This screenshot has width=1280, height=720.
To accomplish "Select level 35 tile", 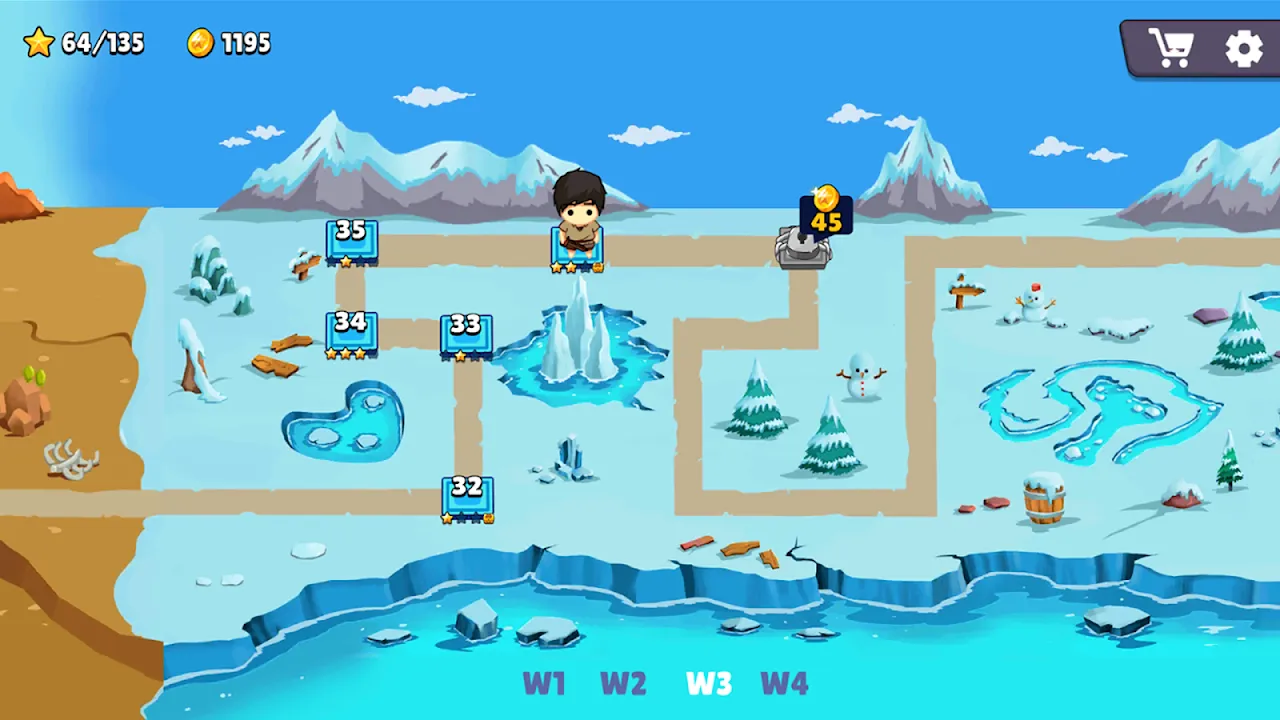I will coord(351,240).
